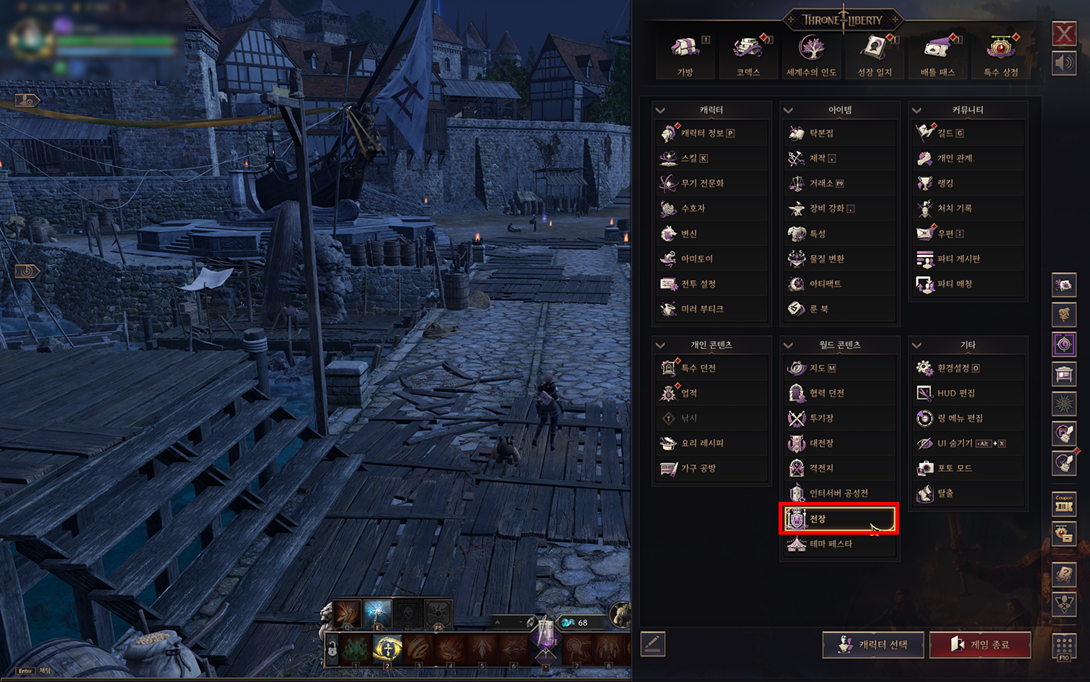Screen dimensions: 1090x682
Task: Open the 가방 bag from the top row
Action: pos(684,55)
